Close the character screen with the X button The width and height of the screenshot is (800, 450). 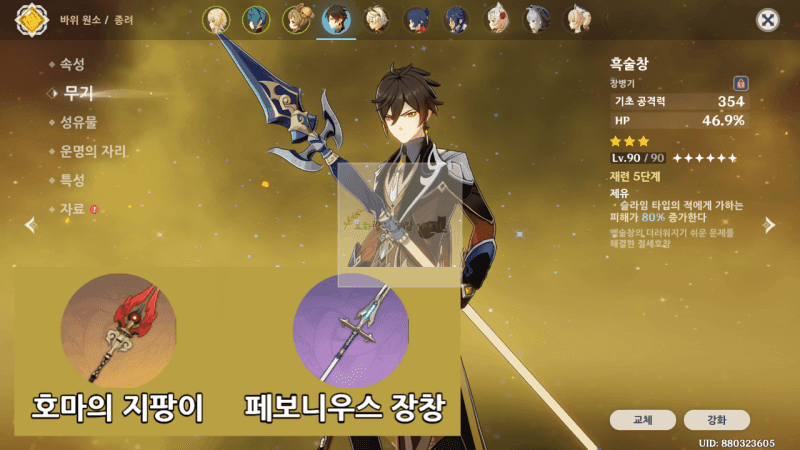coord(768,20)
